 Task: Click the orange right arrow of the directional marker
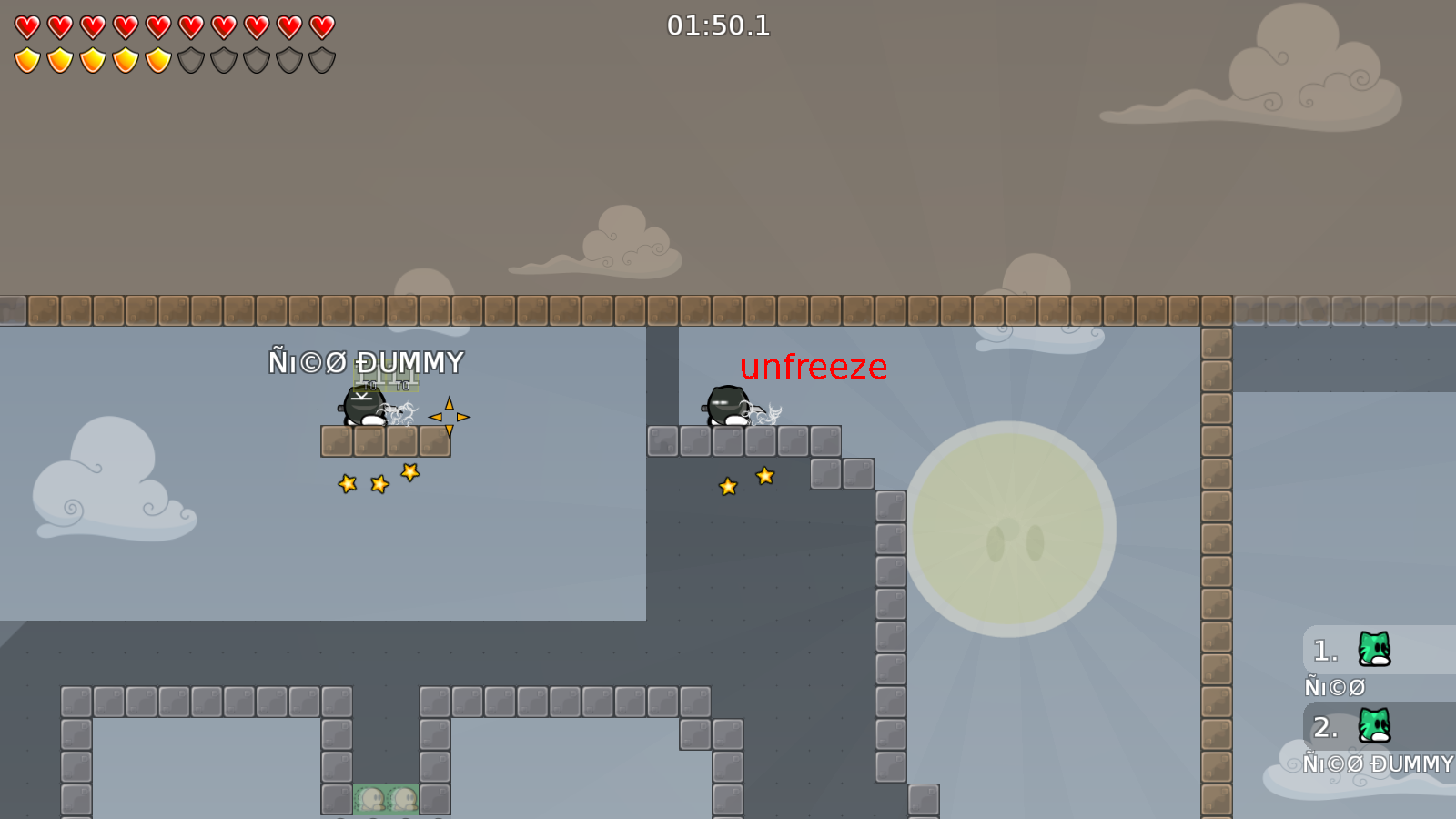pyautogui.click(x=462, y=416)
